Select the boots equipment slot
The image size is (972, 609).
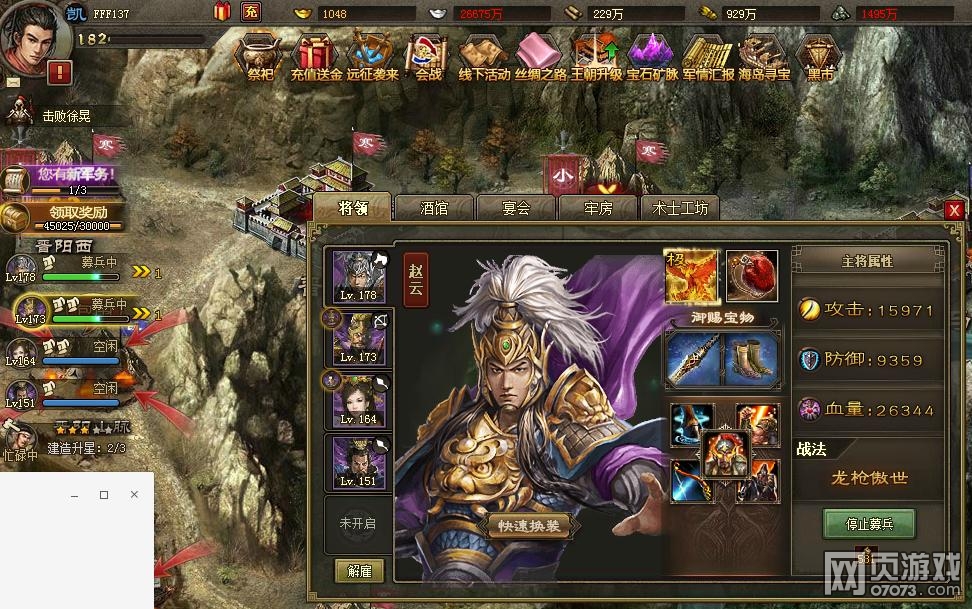(750, 359)
